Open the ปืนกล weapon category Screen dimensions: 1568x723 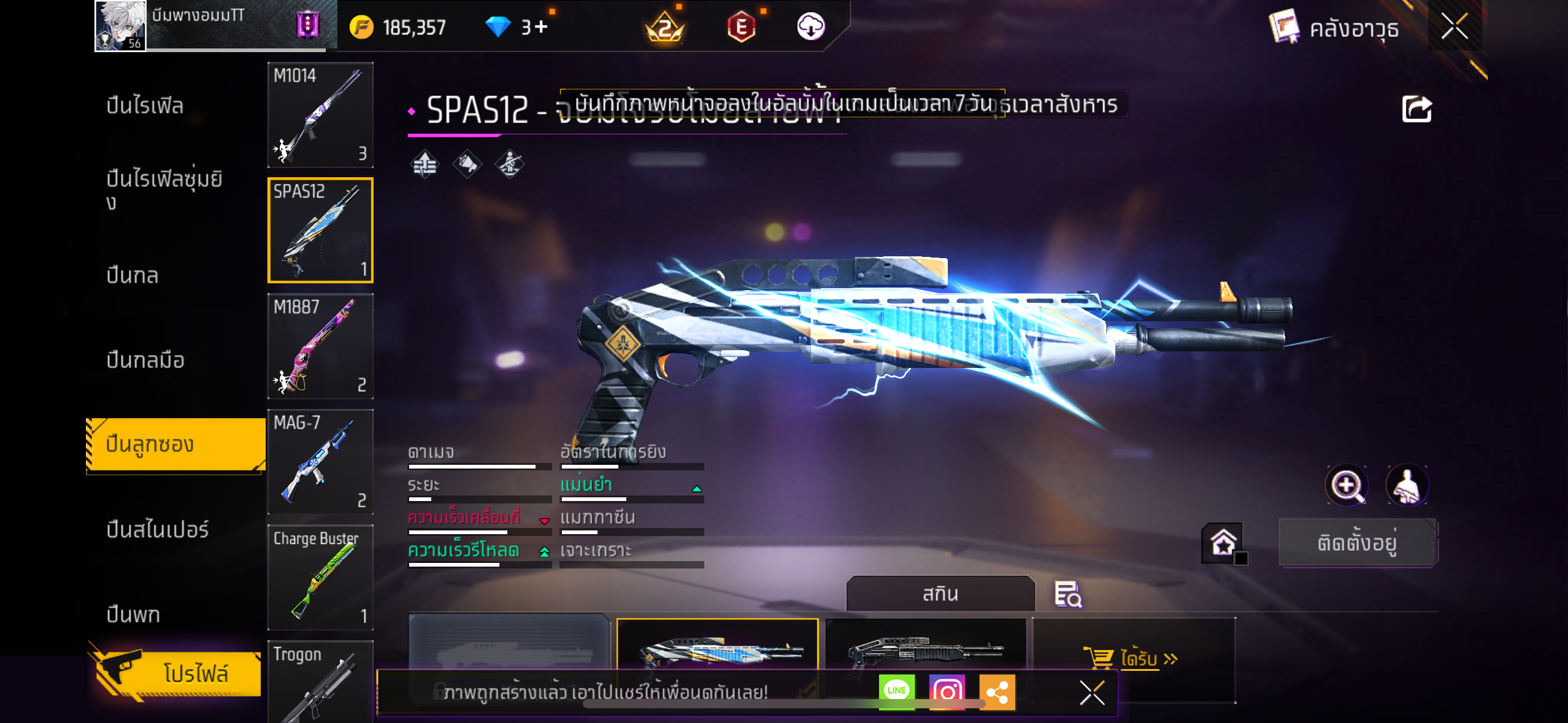click(x=133, y=275)
